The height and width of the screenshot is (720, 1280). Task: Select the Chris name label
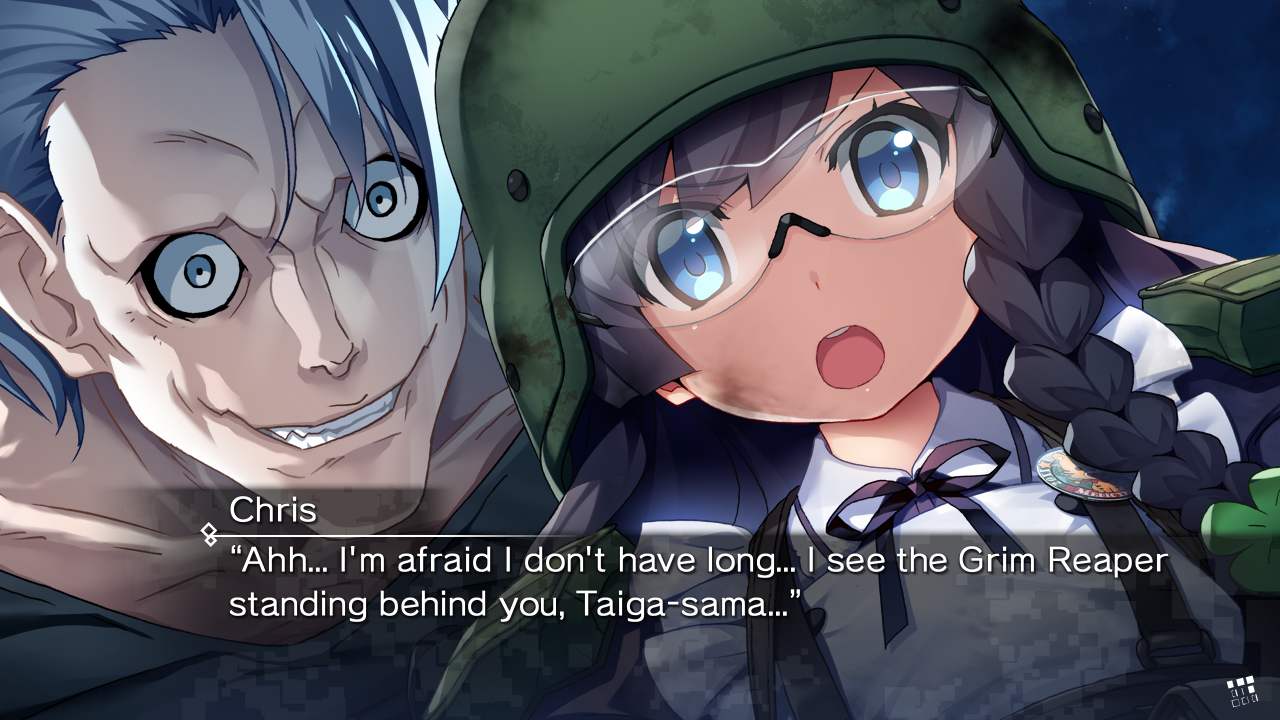point(271,510)
